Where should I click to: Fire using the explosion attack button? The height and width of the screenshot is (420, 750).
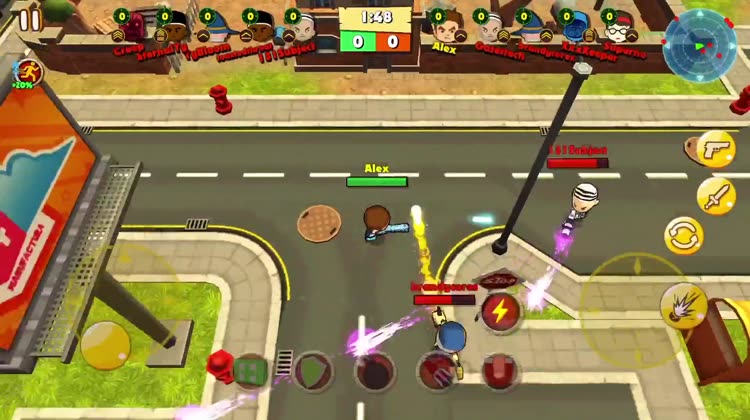tap(683, 304)
